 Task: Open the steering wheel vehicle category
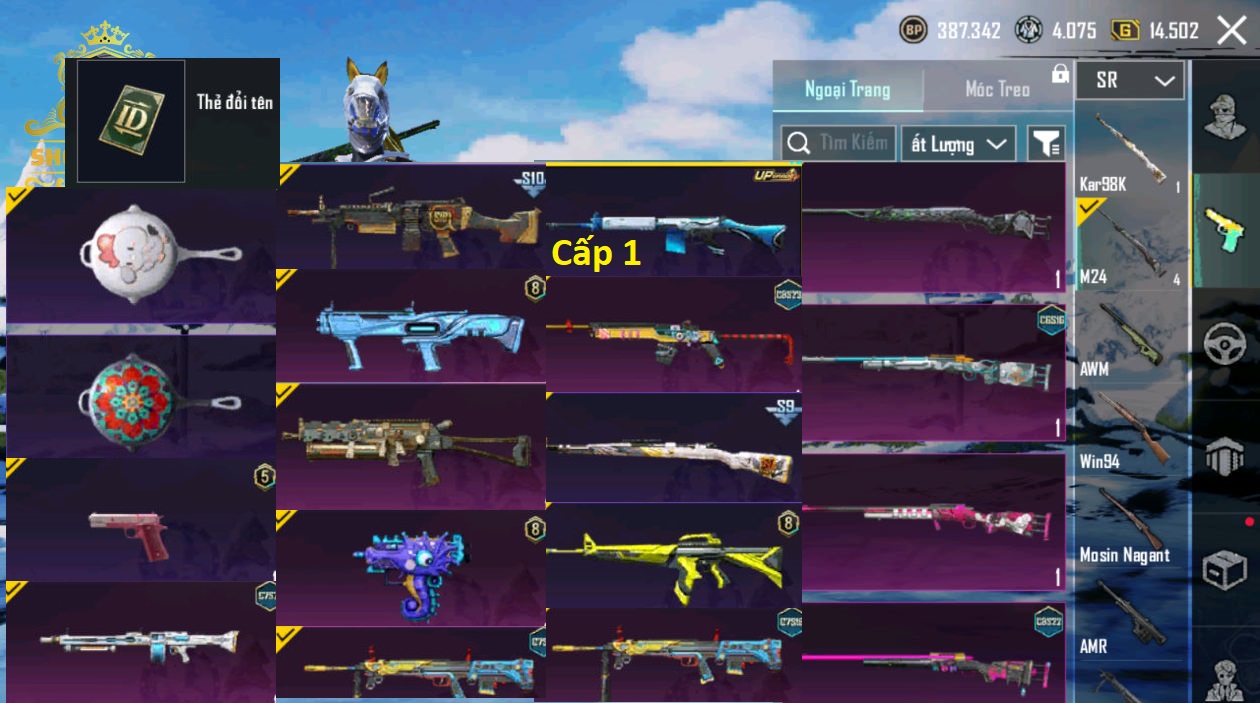(1225, 344)
